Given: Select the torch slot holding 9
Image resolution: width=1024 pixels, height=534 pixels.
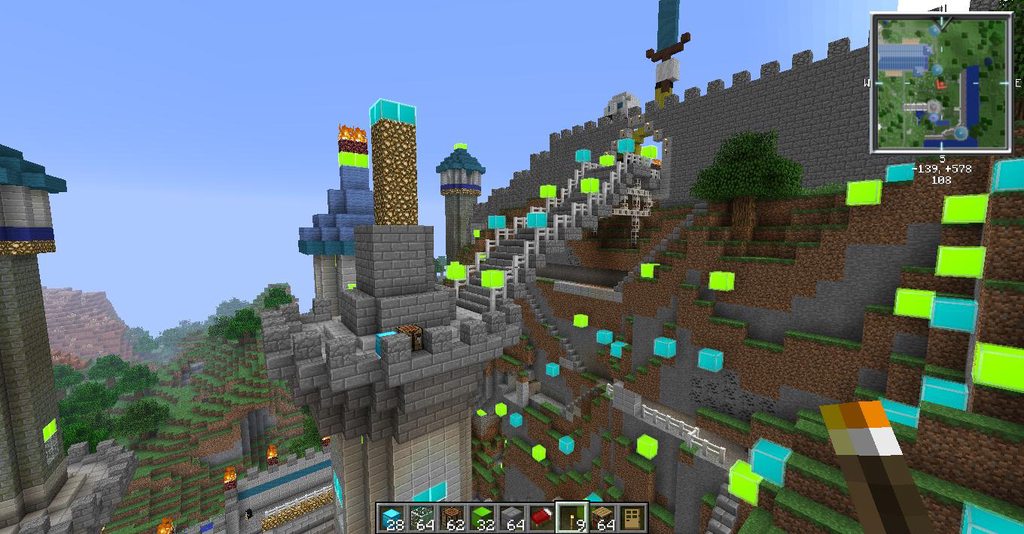Looking at the screenshot, I should tap(570, 518).
